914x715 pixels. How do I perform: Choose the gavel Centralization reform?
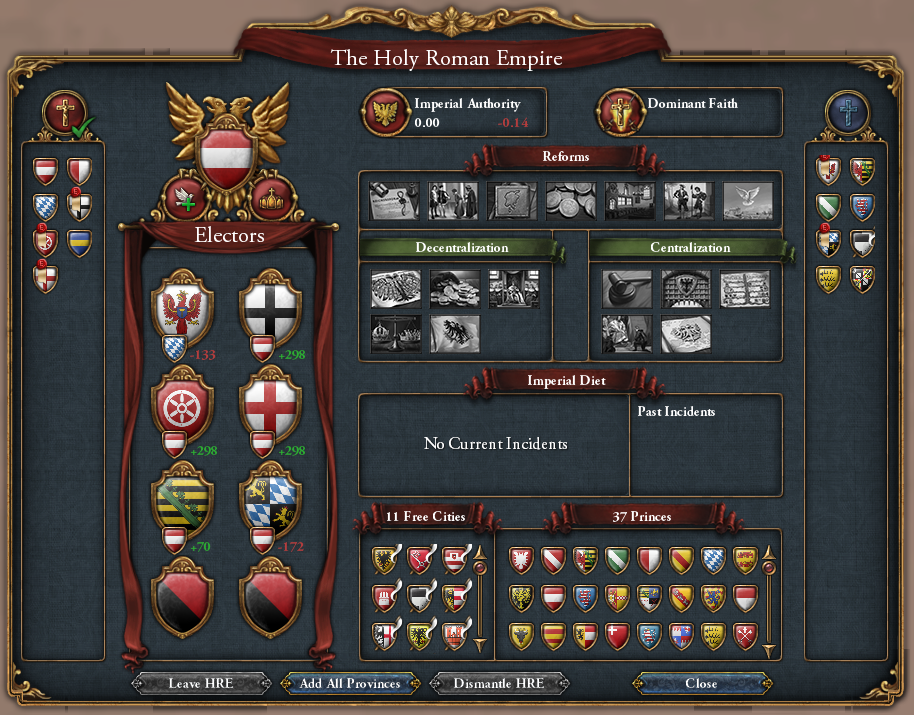tap(627, 288)
